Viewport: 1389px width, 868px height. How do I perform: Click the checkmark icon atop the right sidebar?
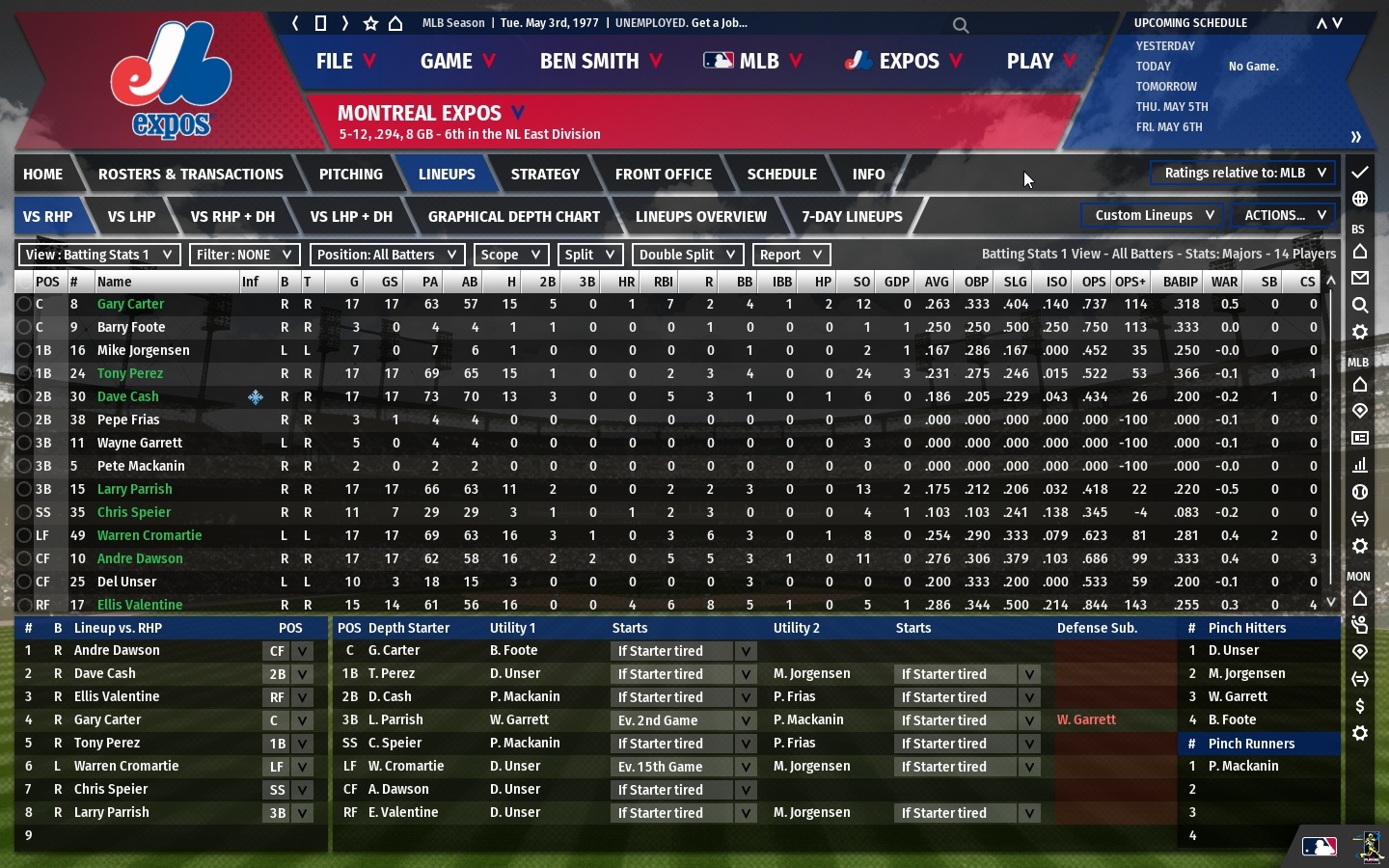(x=1360, y=174)
